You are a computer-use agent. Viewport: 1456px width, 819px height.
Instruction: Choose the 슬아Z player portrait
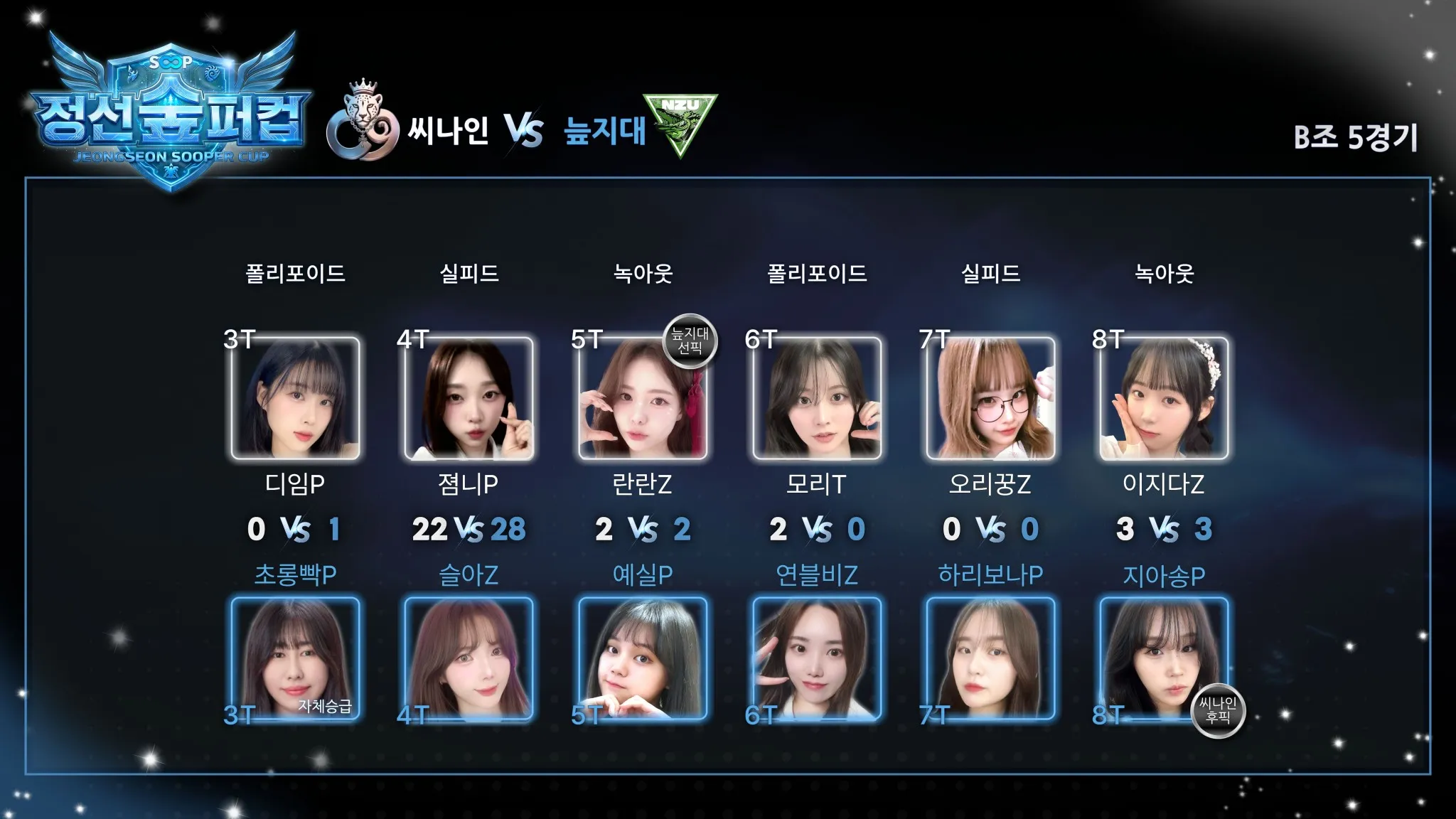coord(469,658)
